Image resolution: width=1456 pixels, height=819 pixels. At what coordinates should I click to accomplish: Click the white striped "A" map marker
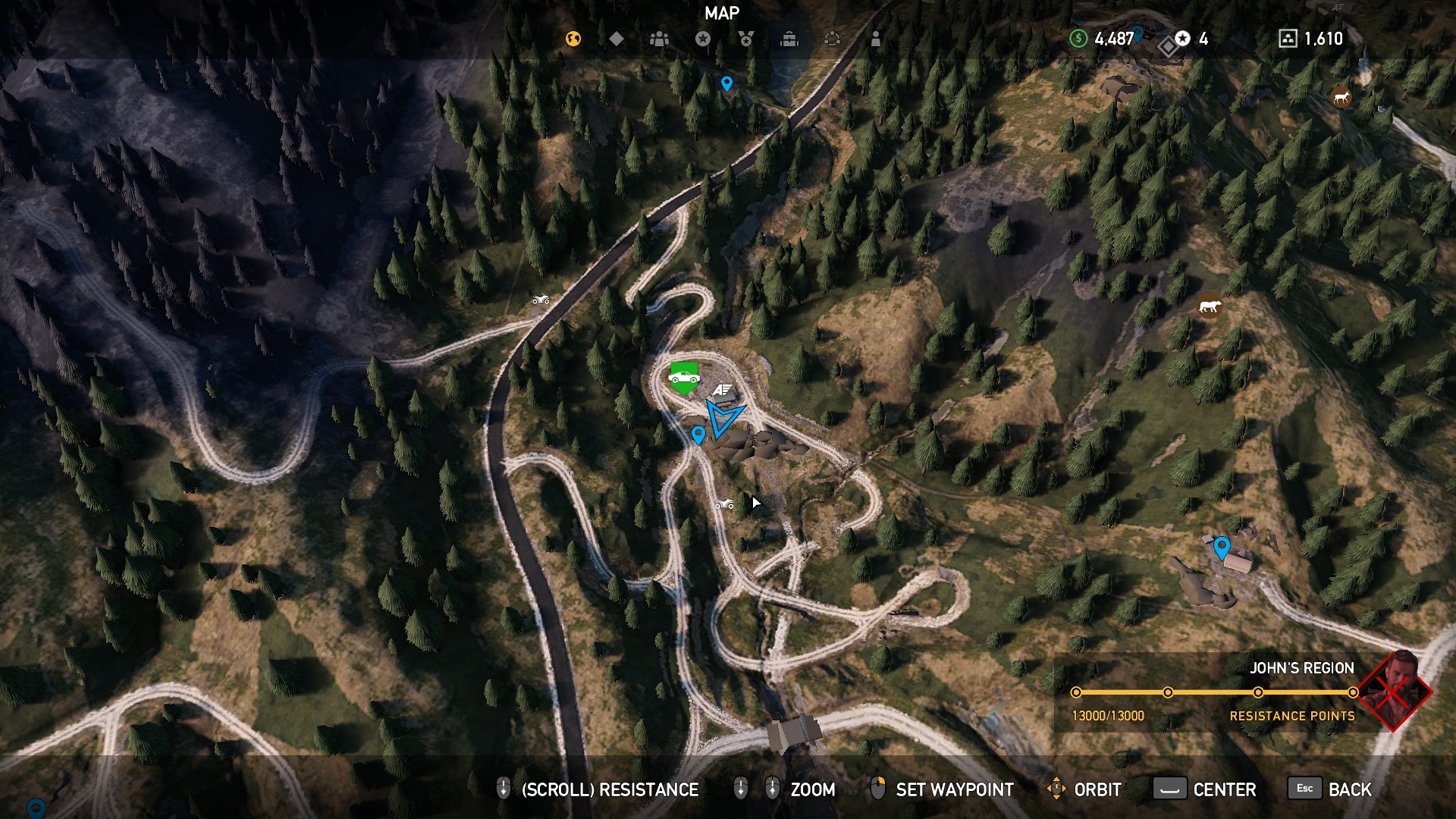click(x=721, y=390)
